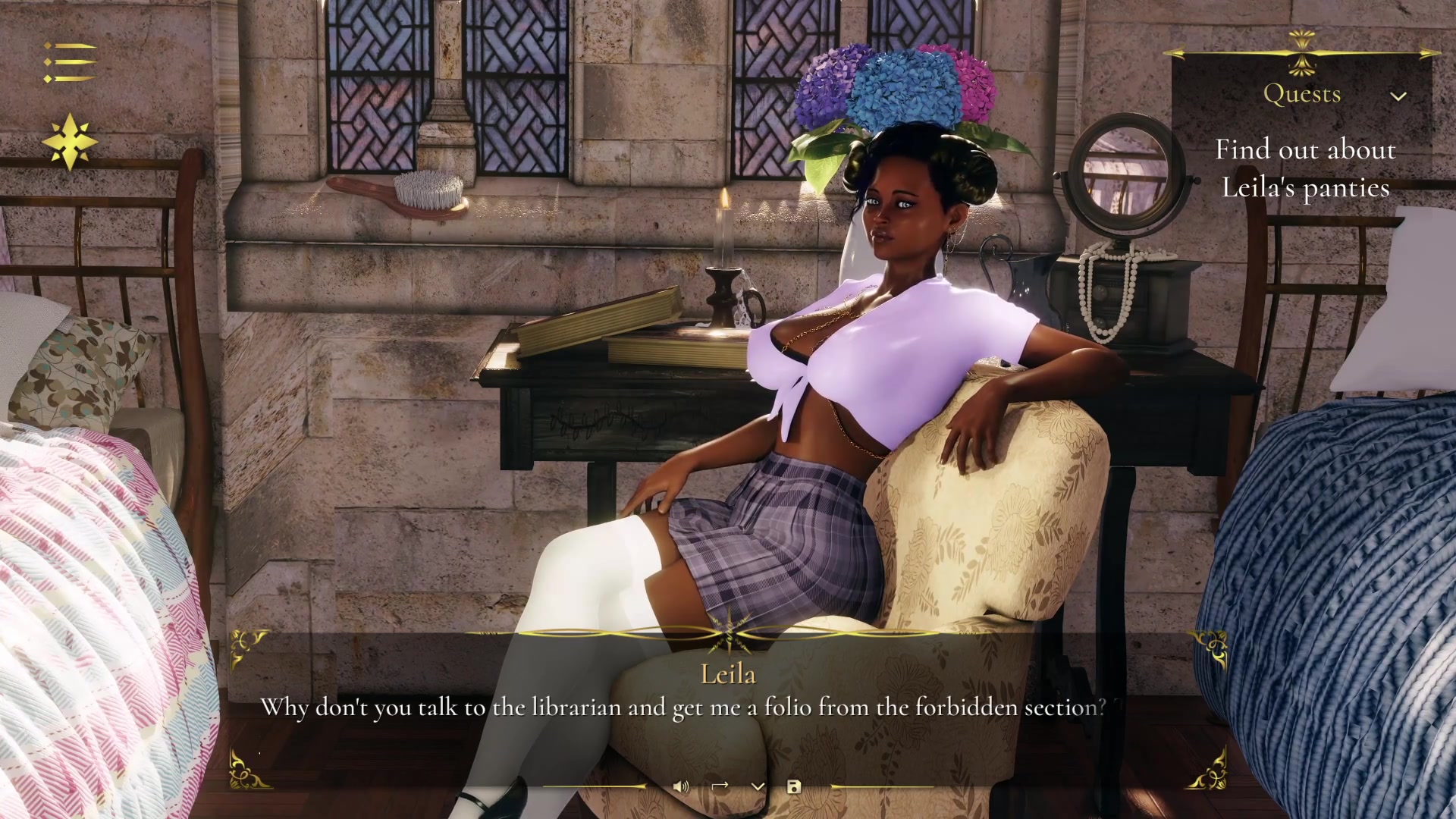Hide the dialogue box with the chevron

tap(758, 787)
